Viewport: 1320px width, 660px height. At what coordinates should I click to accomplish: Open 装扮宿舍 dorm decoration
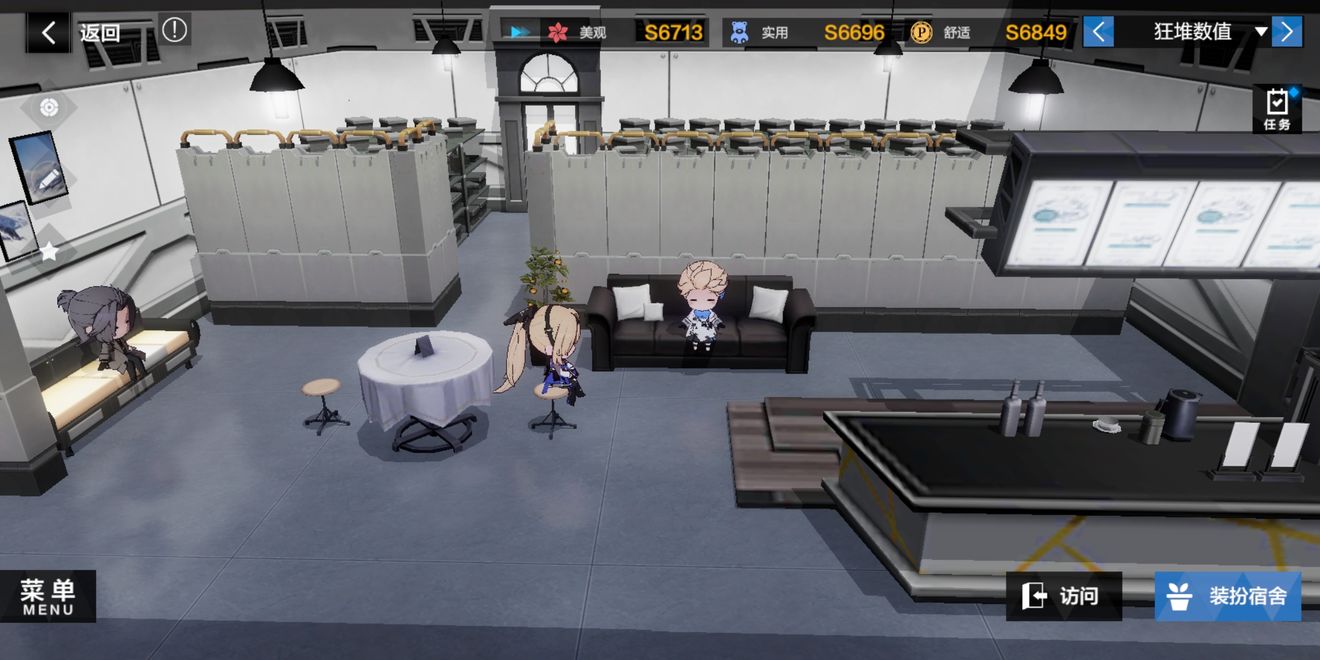[1228, 597]
